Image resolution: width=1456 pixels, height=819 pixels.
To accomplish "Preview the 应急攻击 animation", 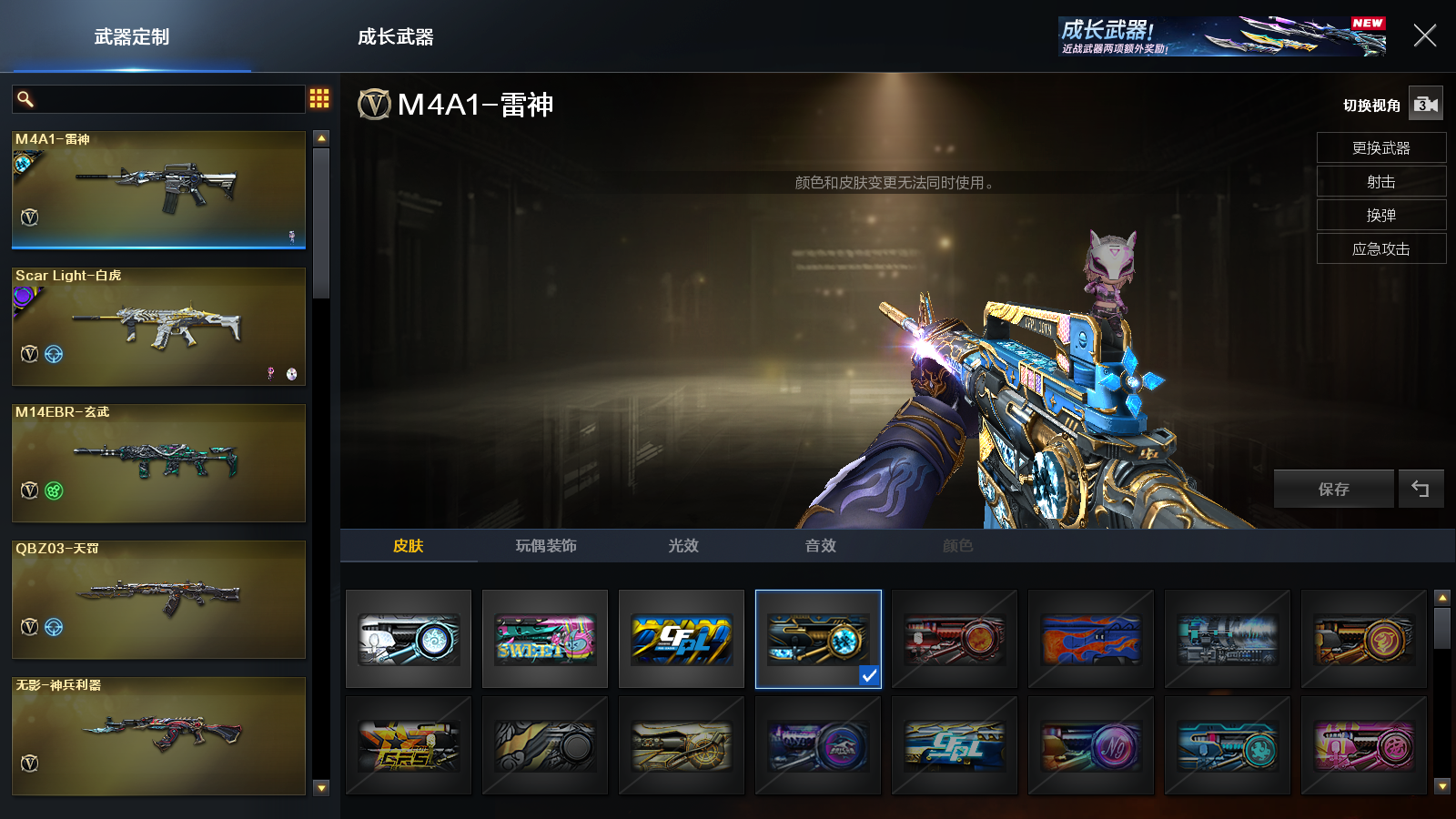I will click(1380, 248).
